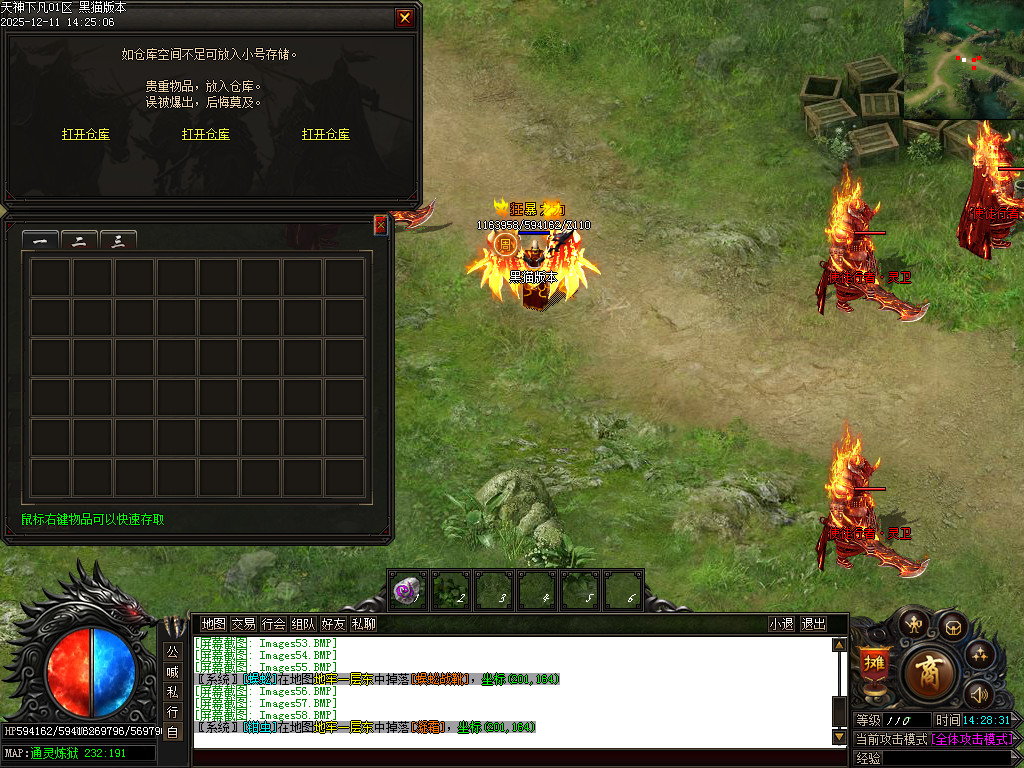Switch to storage tab 二
This screenshot has width=1024, height=768.
79,240
